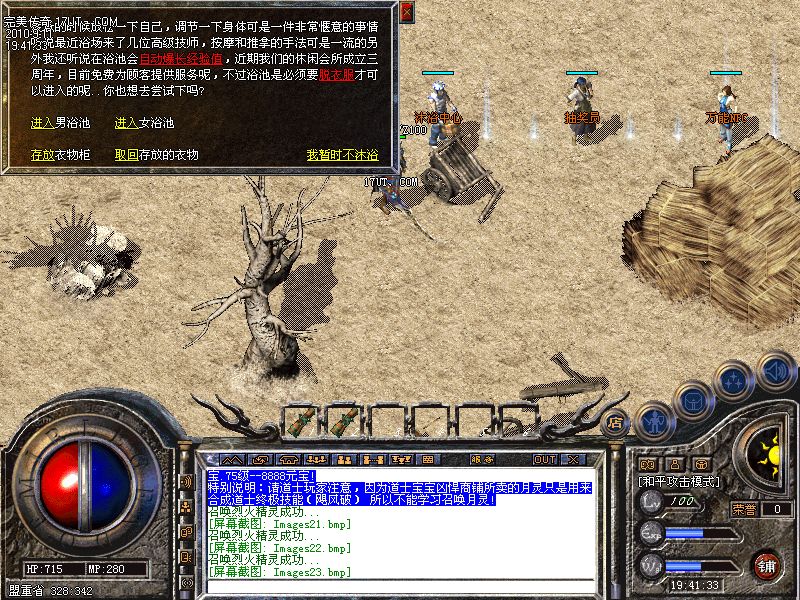This screenshot has width=800, height=600.
Task: Choose 进入 to enter the men's bath (男浴池)
Action: click(42, 123)
